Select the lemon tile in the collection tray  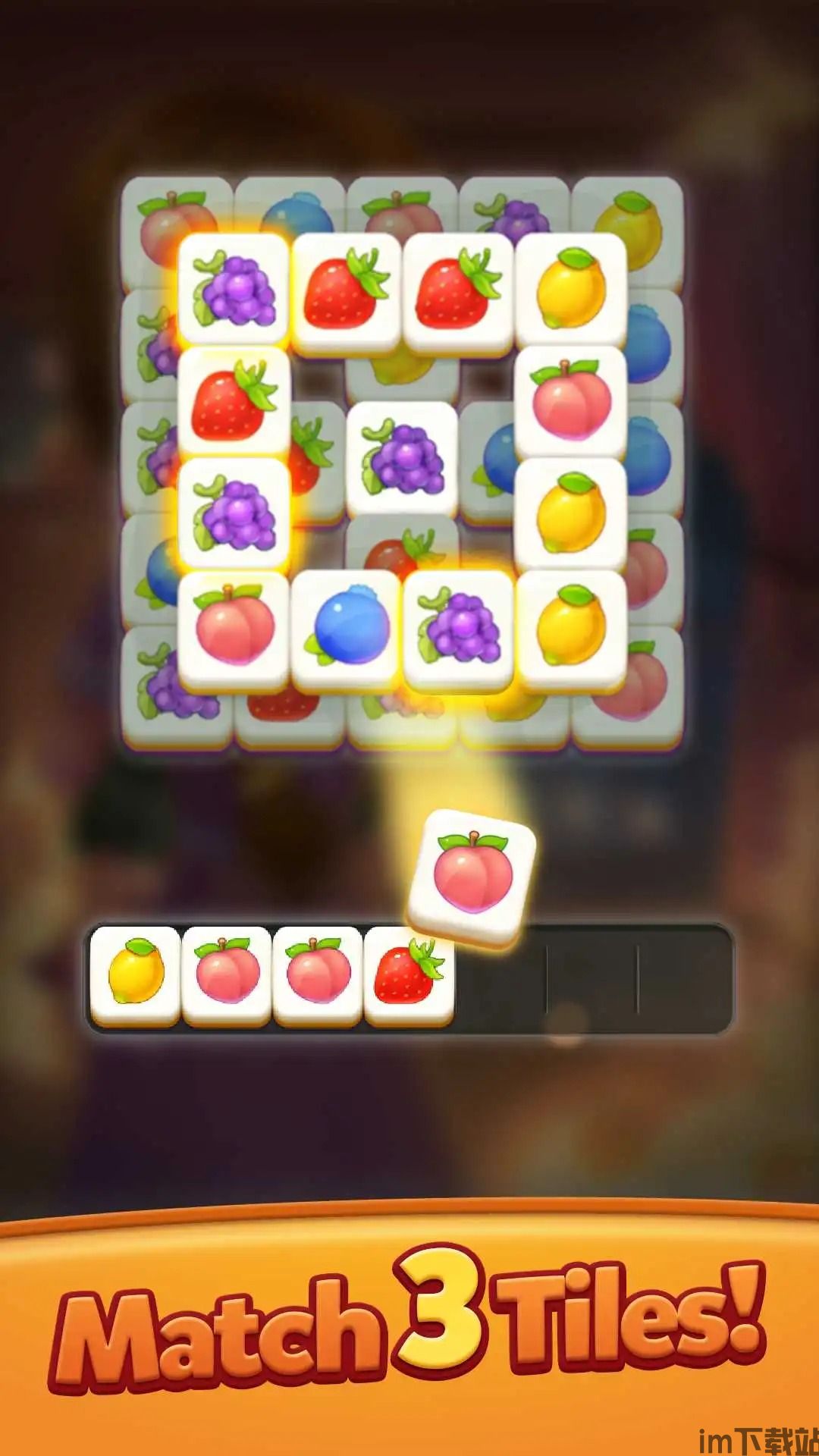[136, 974]
